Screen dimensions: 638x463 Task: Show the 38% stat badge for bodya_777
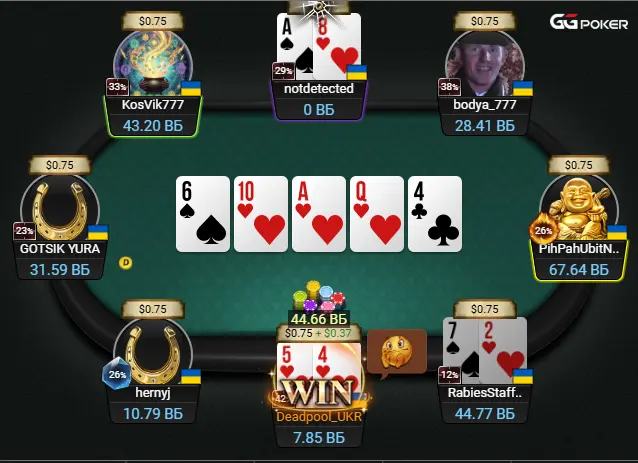449,87
